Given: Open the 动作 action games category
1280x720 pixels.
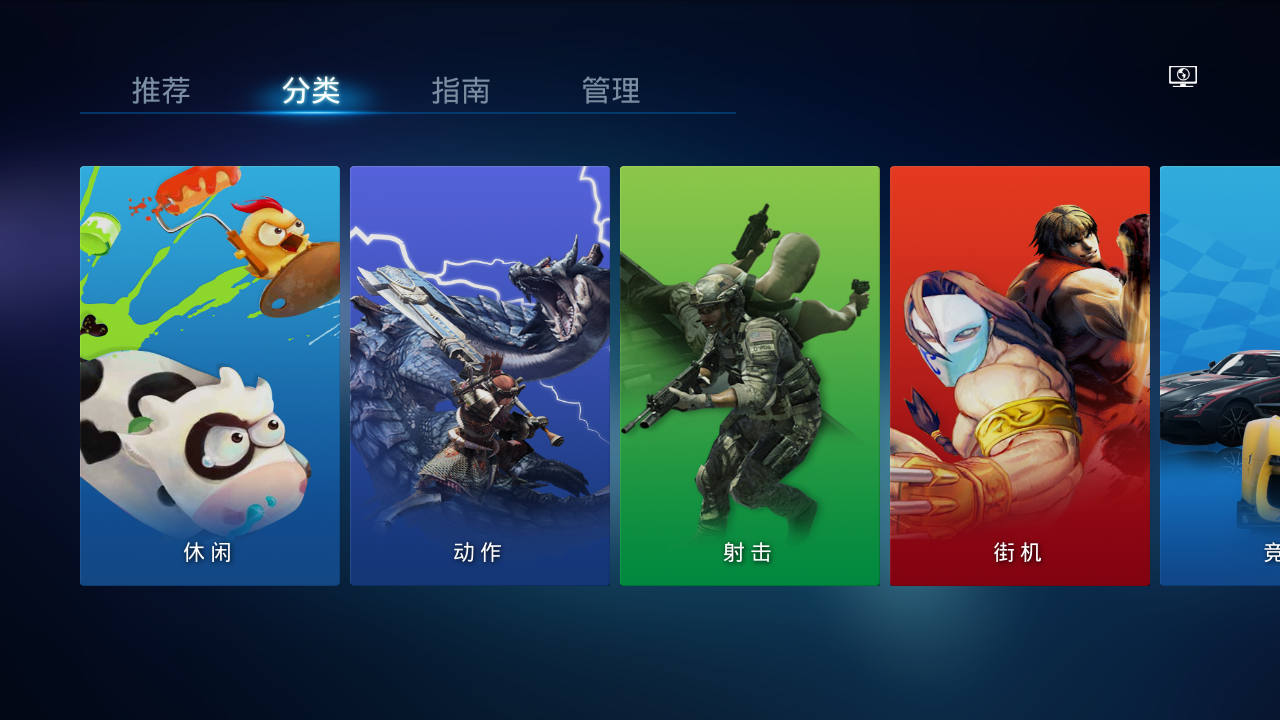Looking at the screenshot, I should pos(479,375).
